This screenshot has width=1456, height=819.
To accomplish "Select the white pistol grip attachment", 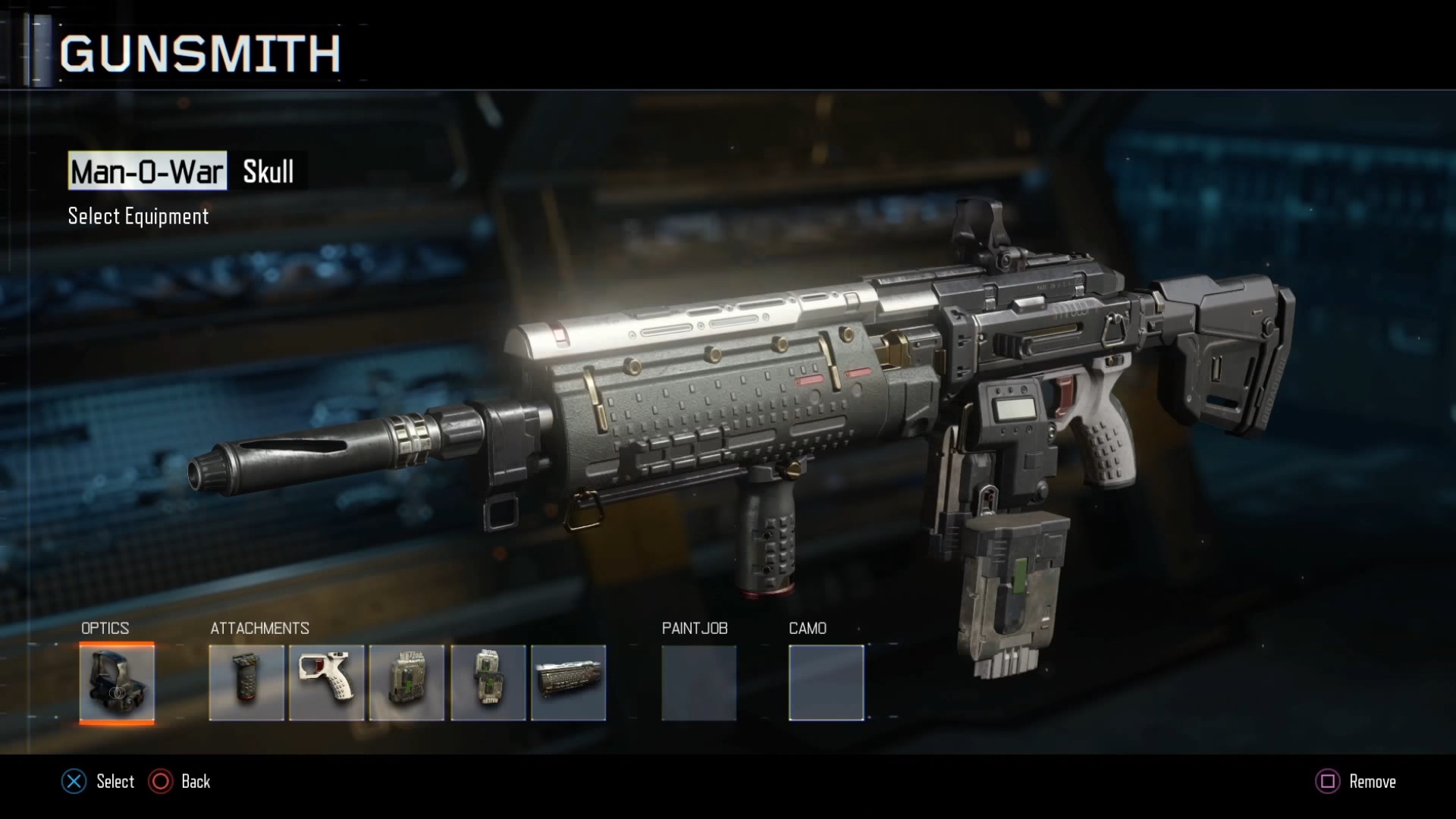I will tap(327, 682).
